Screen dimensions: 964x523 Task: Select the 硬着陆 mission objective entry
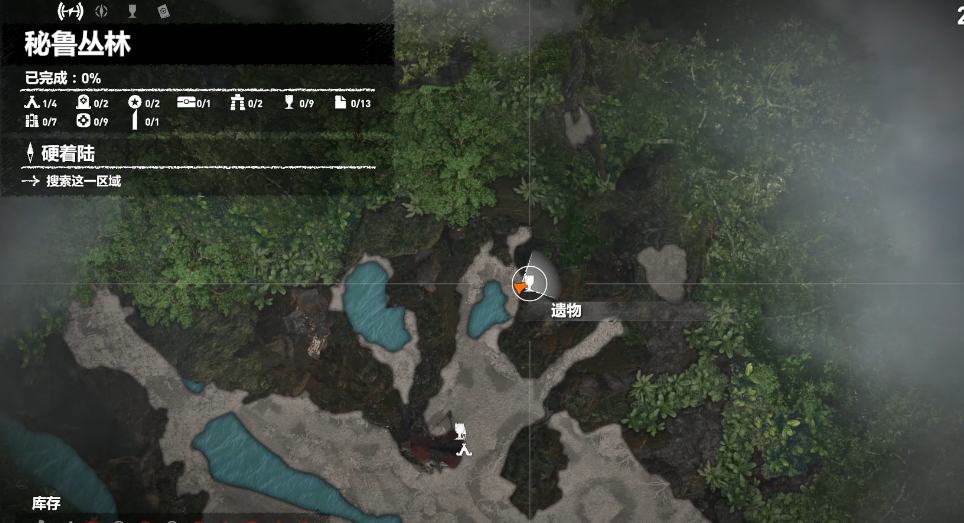click(68, 153)
